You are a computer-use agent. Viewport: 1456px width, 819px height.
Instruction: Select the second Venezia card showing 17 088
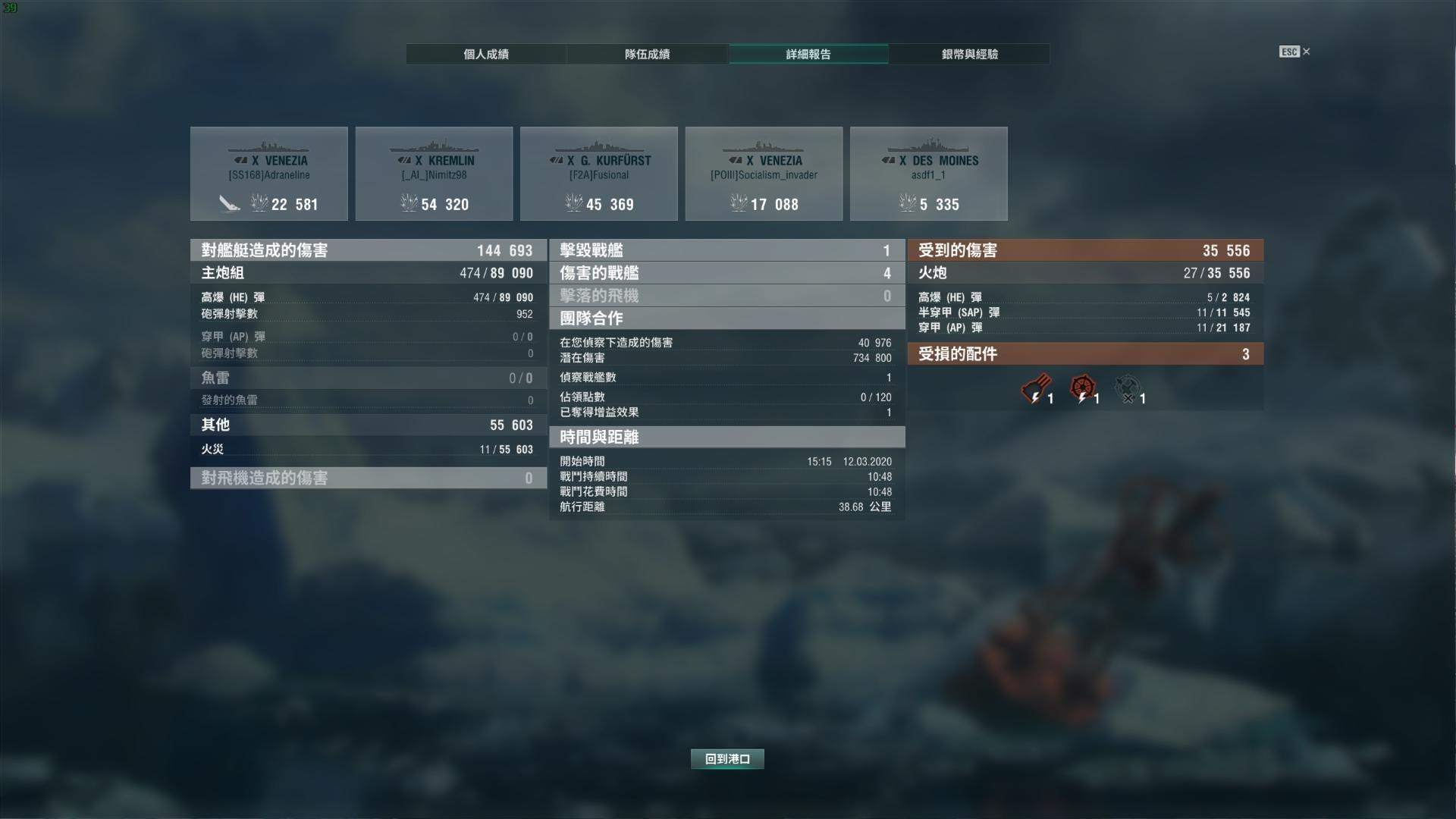764,173
